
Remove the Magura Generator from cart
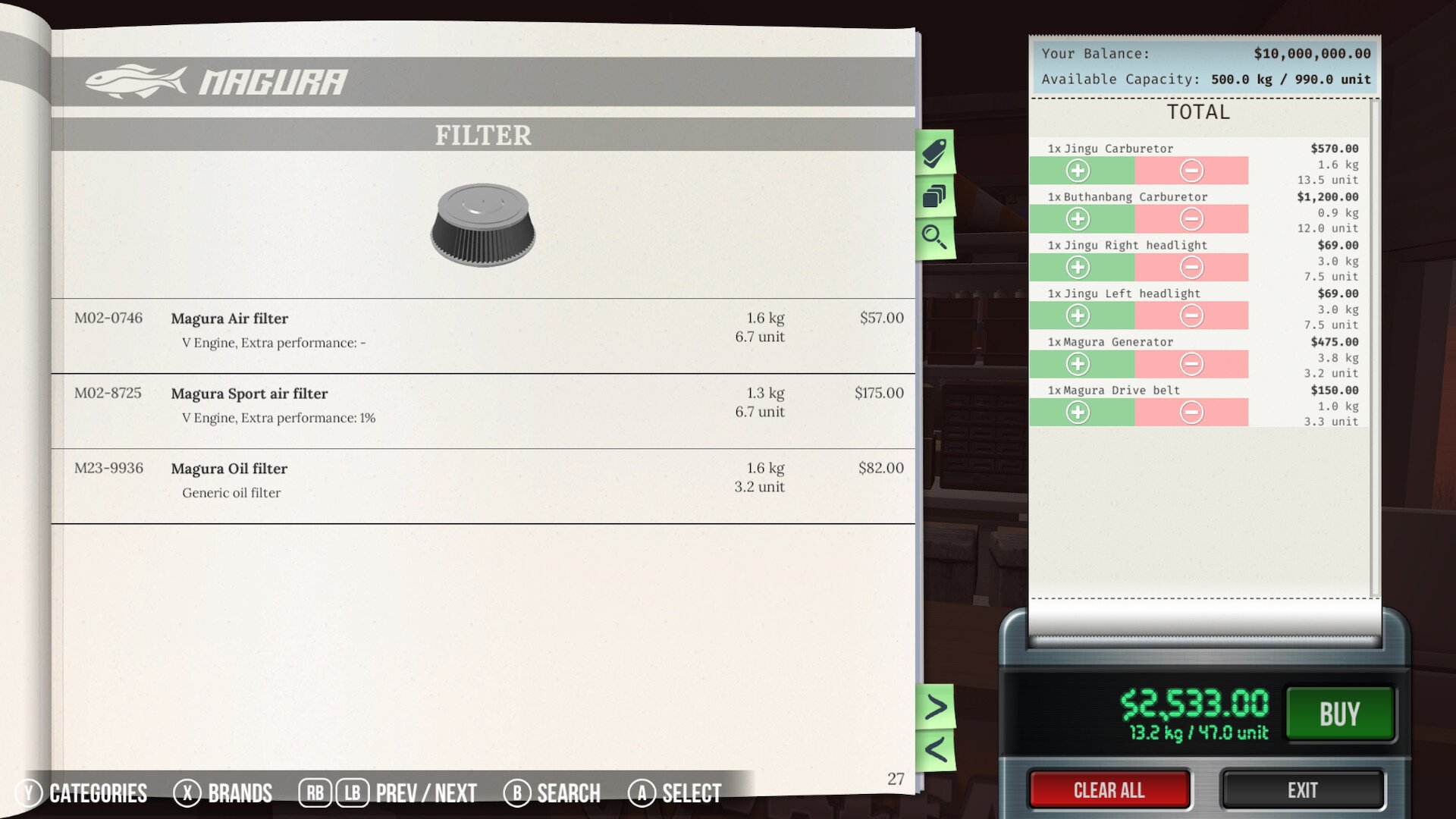click(1191, 364)
